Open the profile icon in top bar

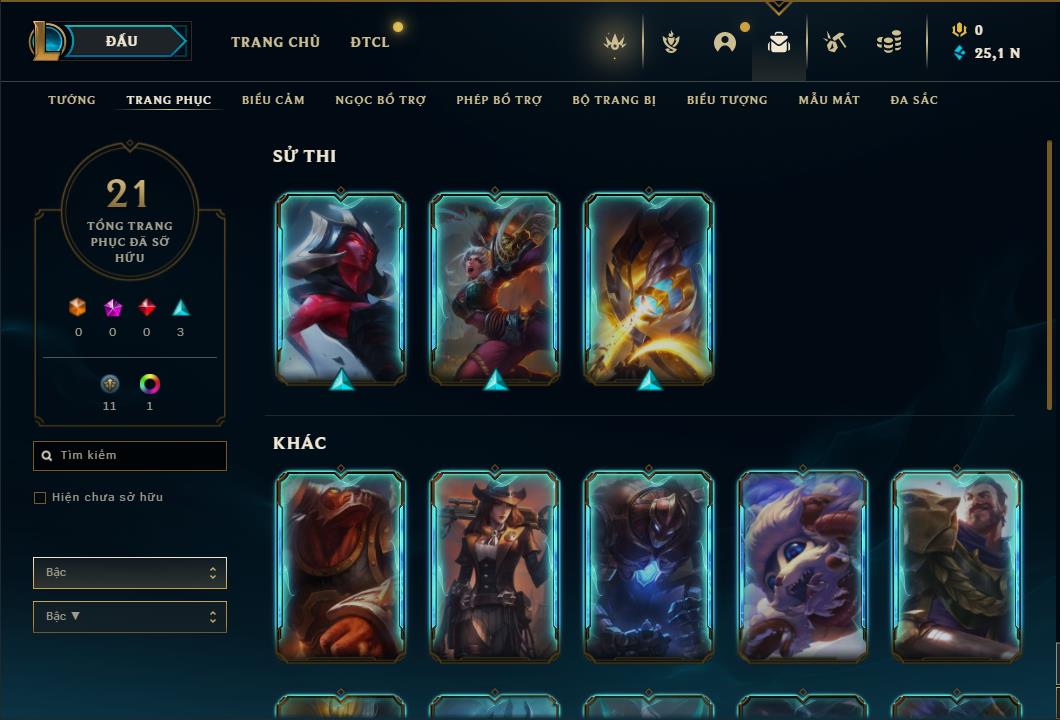pos(725,42)
